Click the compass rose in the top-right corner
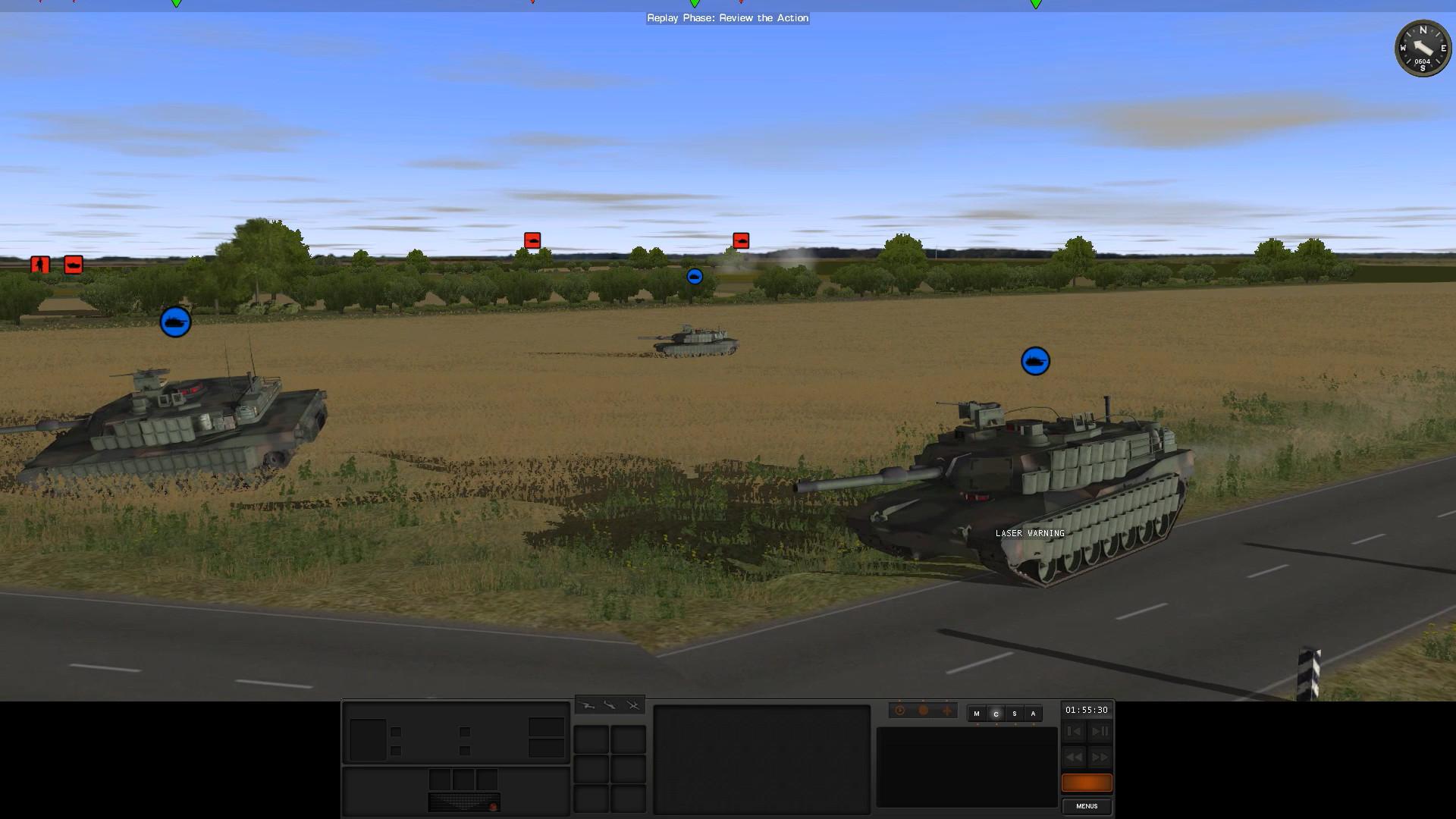 click(x=1423, y=48)
